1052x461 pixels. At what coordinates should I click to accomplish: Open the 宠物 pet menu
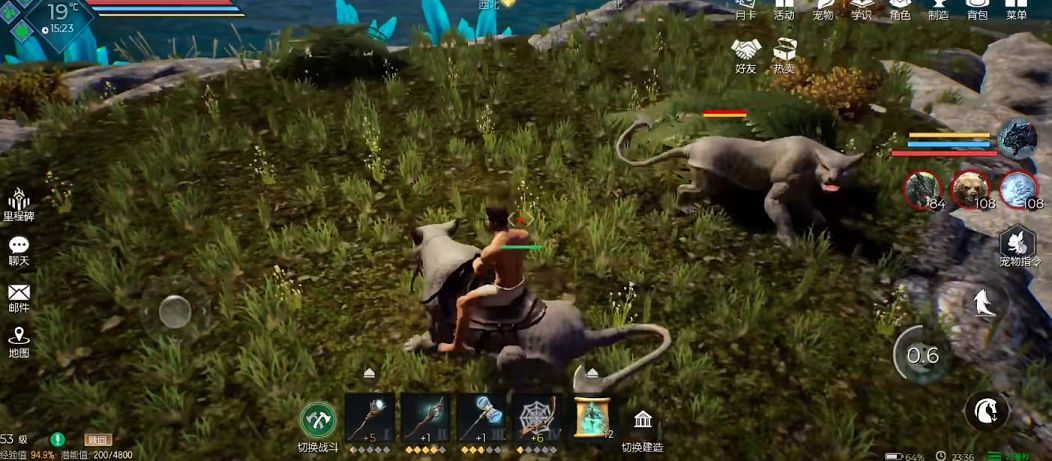[822, 8]
